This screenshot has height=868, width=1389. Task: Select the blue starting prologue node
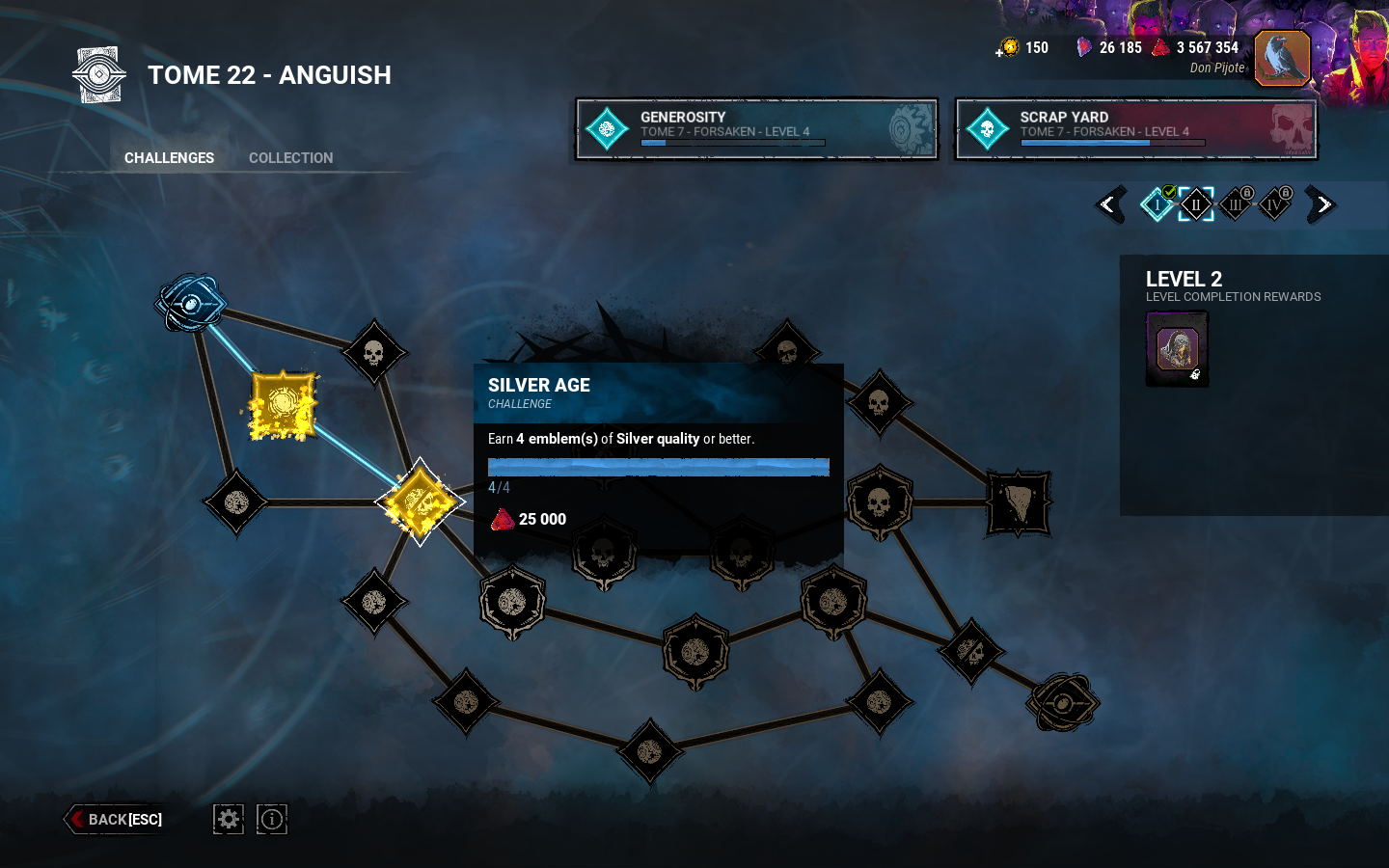click(190, 304)
